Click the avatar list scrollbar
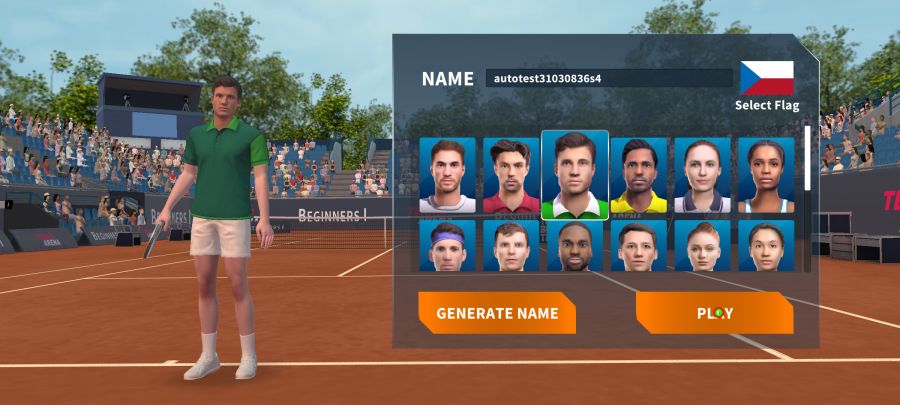Screen dimensions: 900x405 pyautogui.click(x=808, y=160)
